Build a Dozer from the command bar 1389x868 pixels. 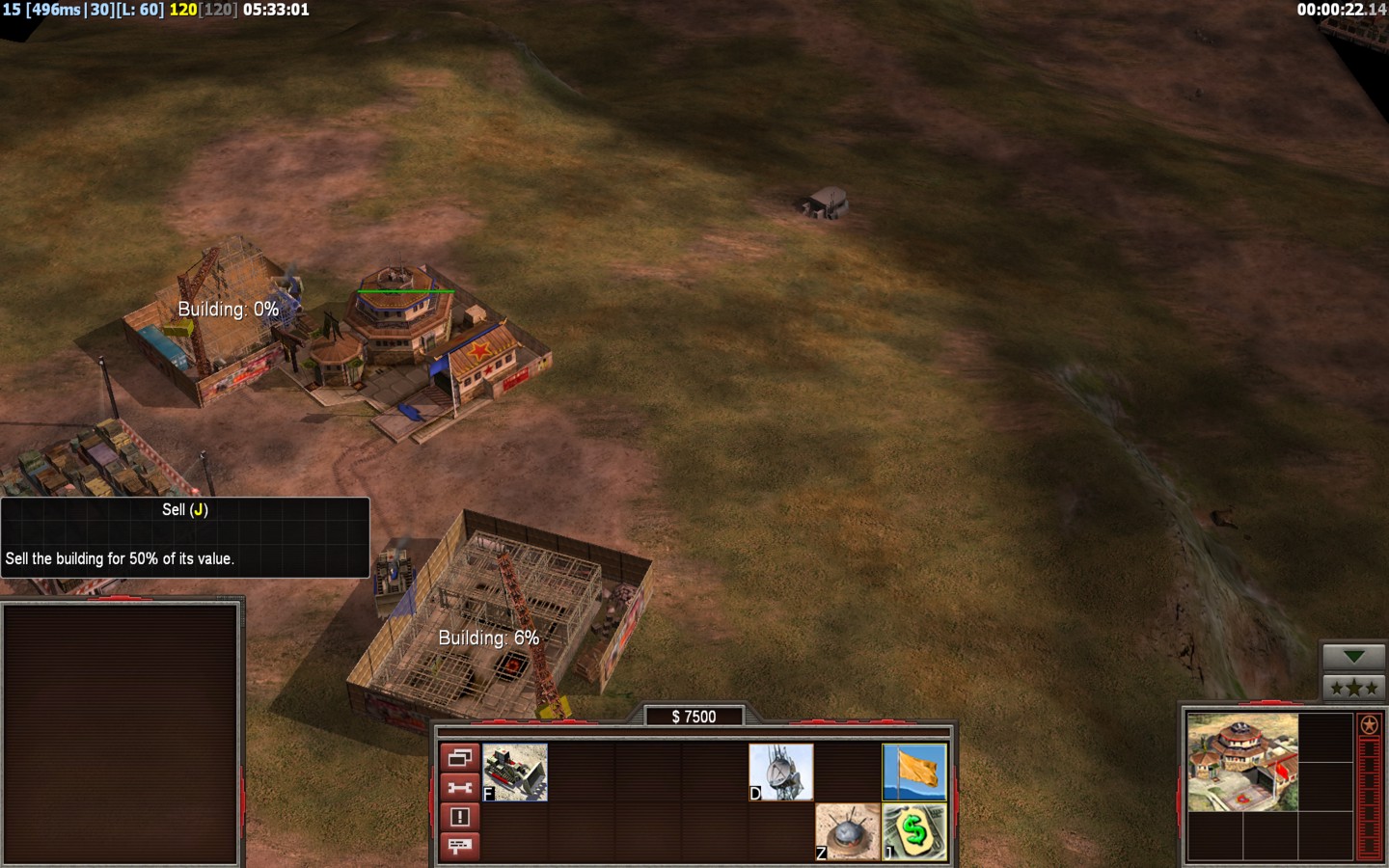(x=515, y=772)
